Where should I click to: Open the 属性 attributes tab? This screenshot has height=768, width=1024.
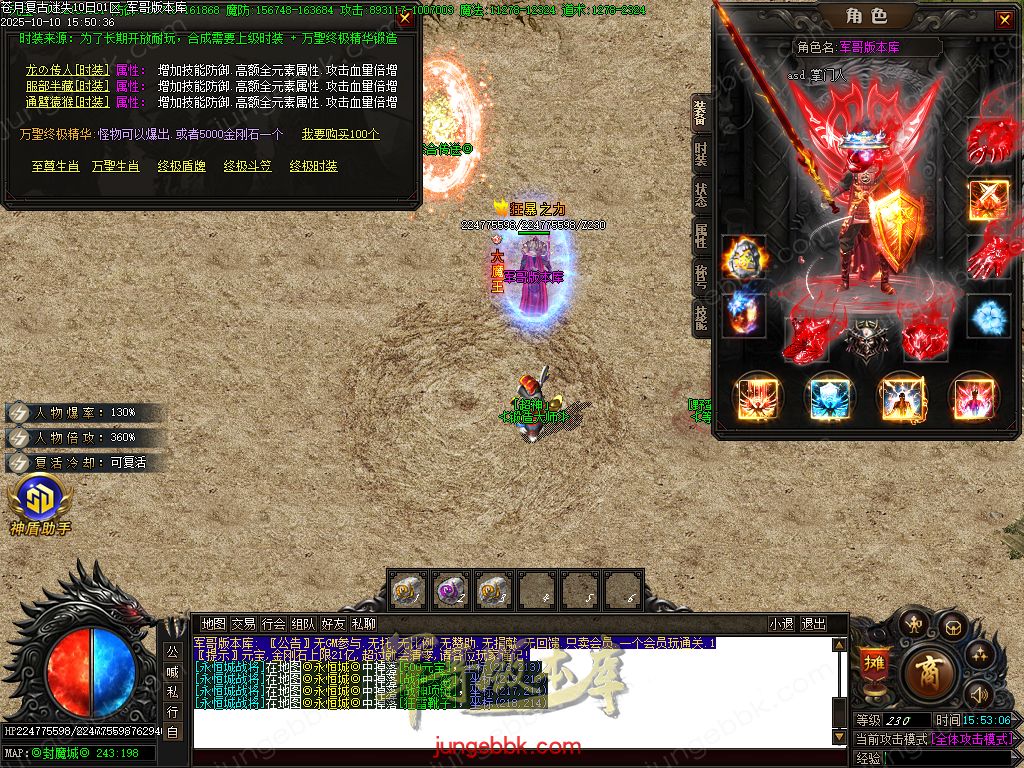[x=701, y=235]
